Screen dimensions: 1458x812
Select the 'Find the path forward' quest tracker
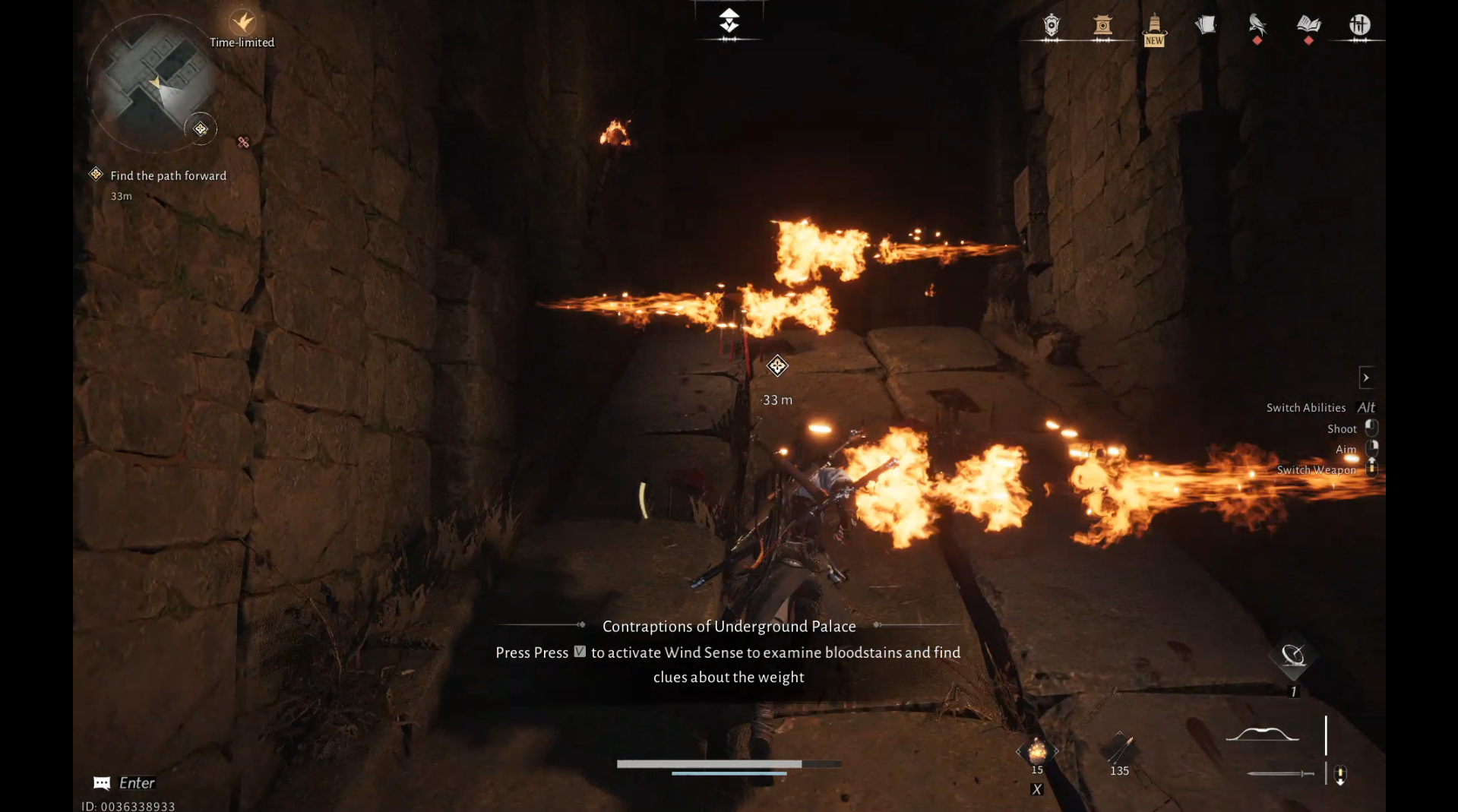point(168,175)
